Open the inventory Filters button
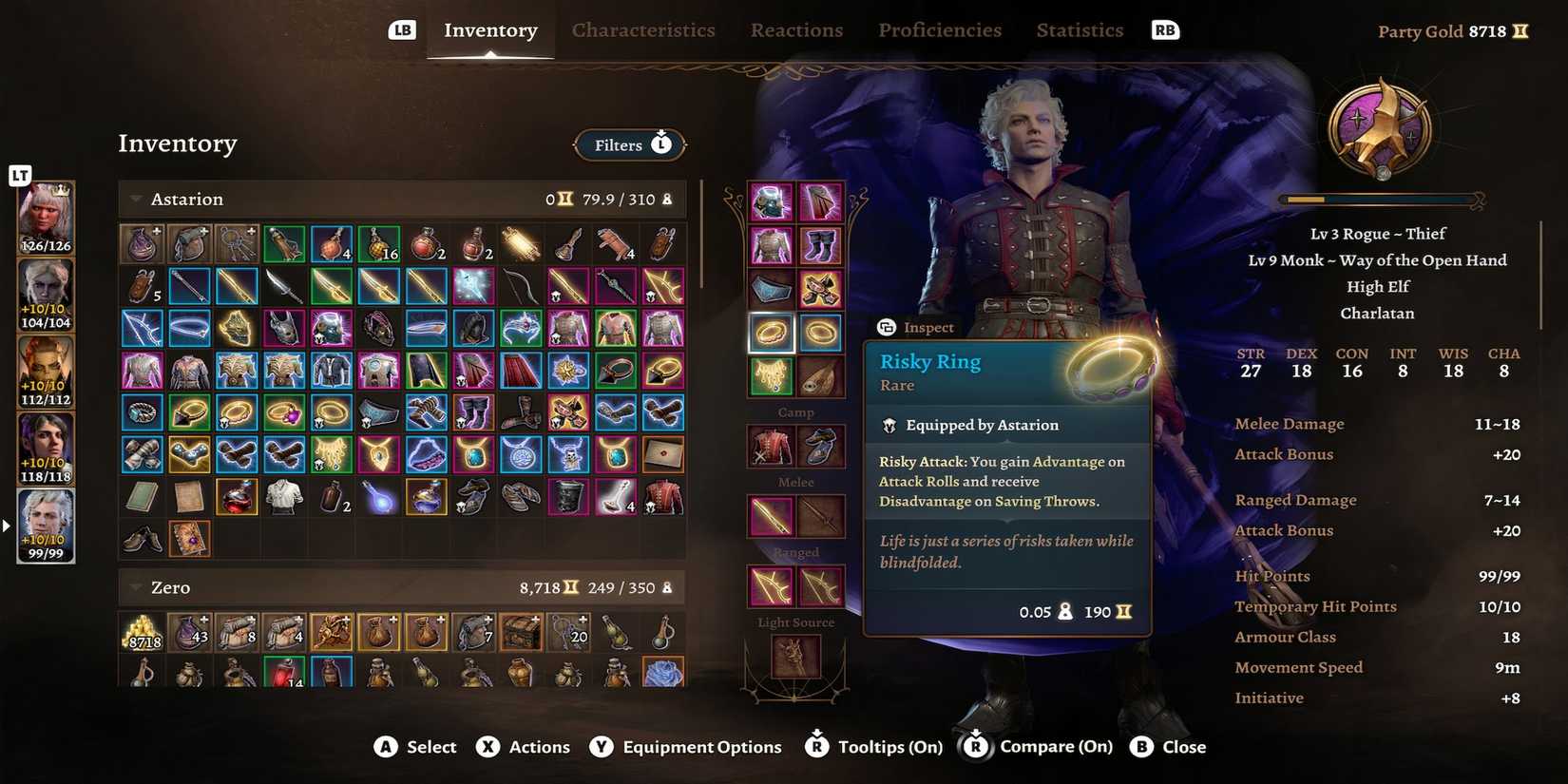The width and height of the screenshot is (1568, 784). tap(630, 145)
